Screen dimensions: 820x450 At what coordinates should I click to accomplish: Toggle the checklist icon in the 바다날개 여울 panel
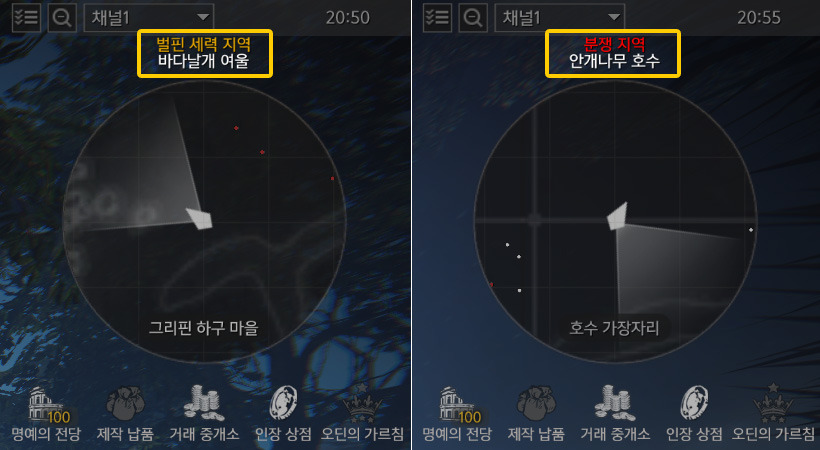[26, 17]
